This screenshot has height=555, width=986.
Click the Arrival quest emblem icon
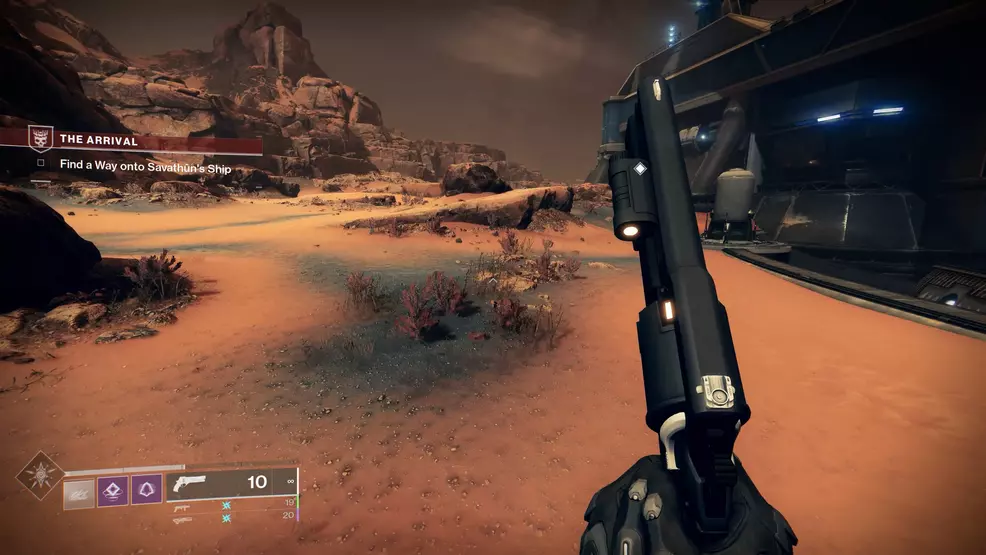click(40, 138)
